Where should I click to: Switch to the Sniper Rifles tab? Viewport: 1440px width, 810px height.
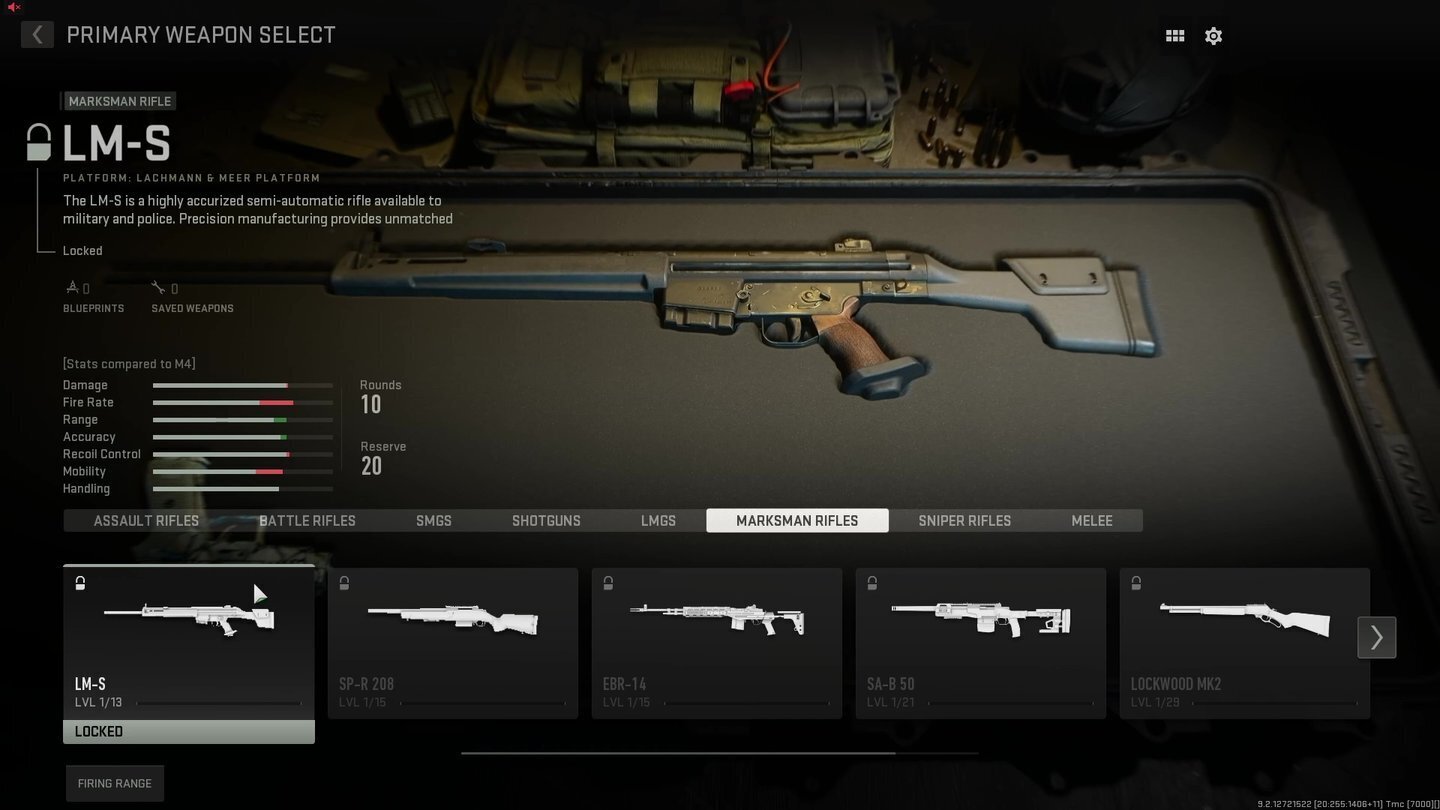pyautogui.click(x=964, y=520)
